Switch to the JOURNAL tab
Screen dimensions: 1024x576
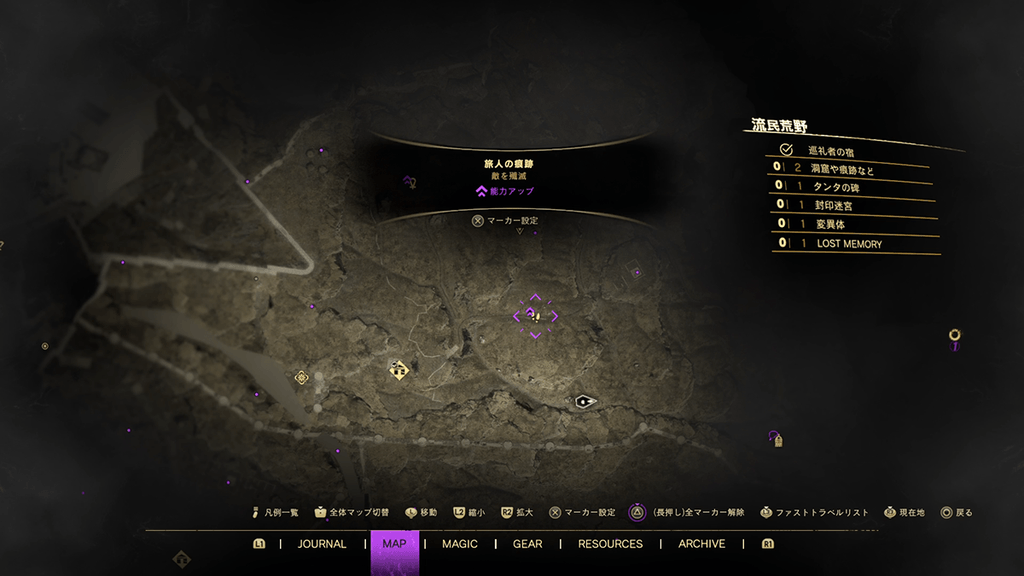322,544
